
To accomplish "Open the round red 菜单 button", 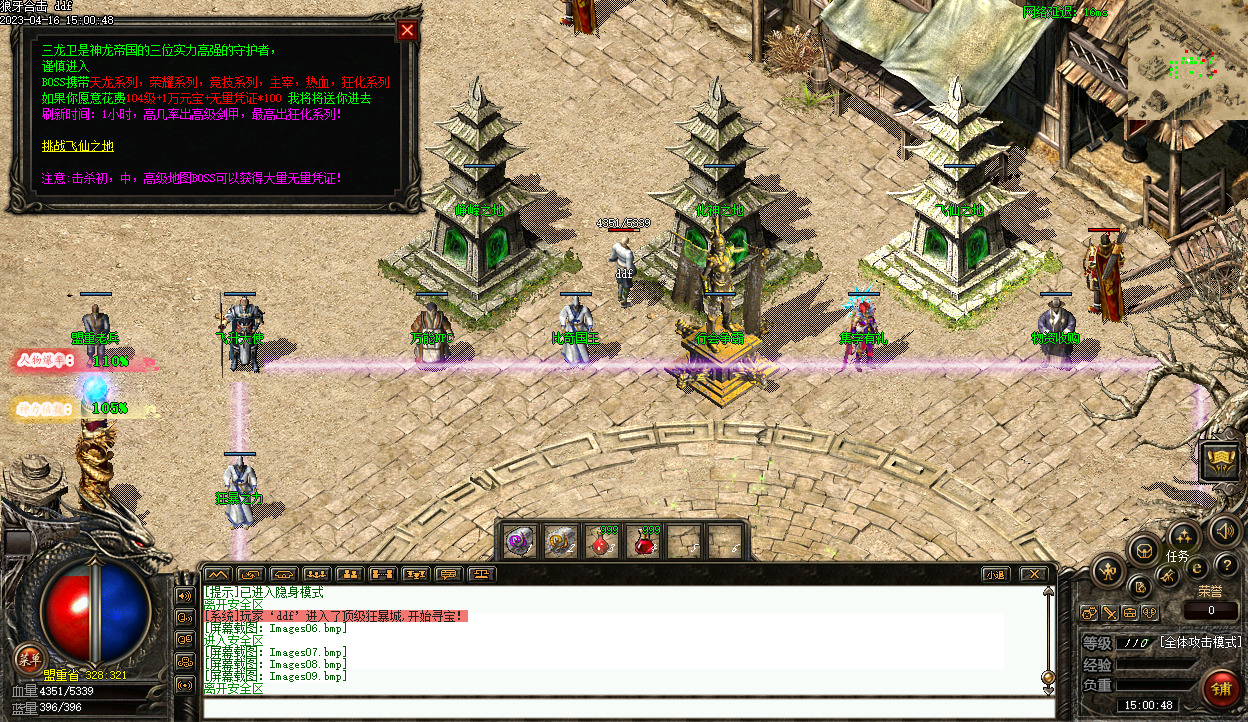I will [27, 657].
